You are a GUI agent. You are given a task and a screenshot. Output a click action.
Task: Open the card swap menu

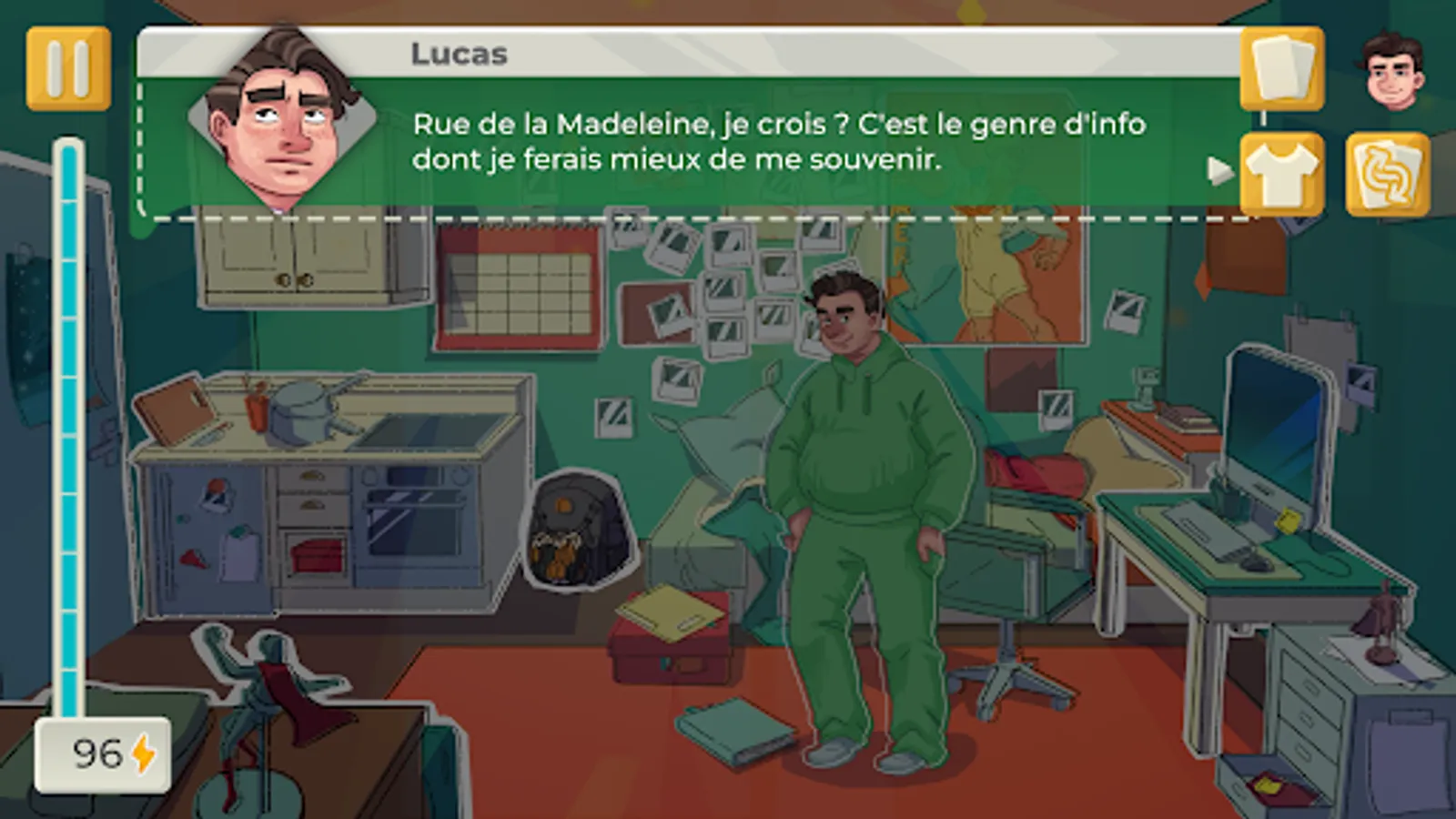pos(1388,173)
